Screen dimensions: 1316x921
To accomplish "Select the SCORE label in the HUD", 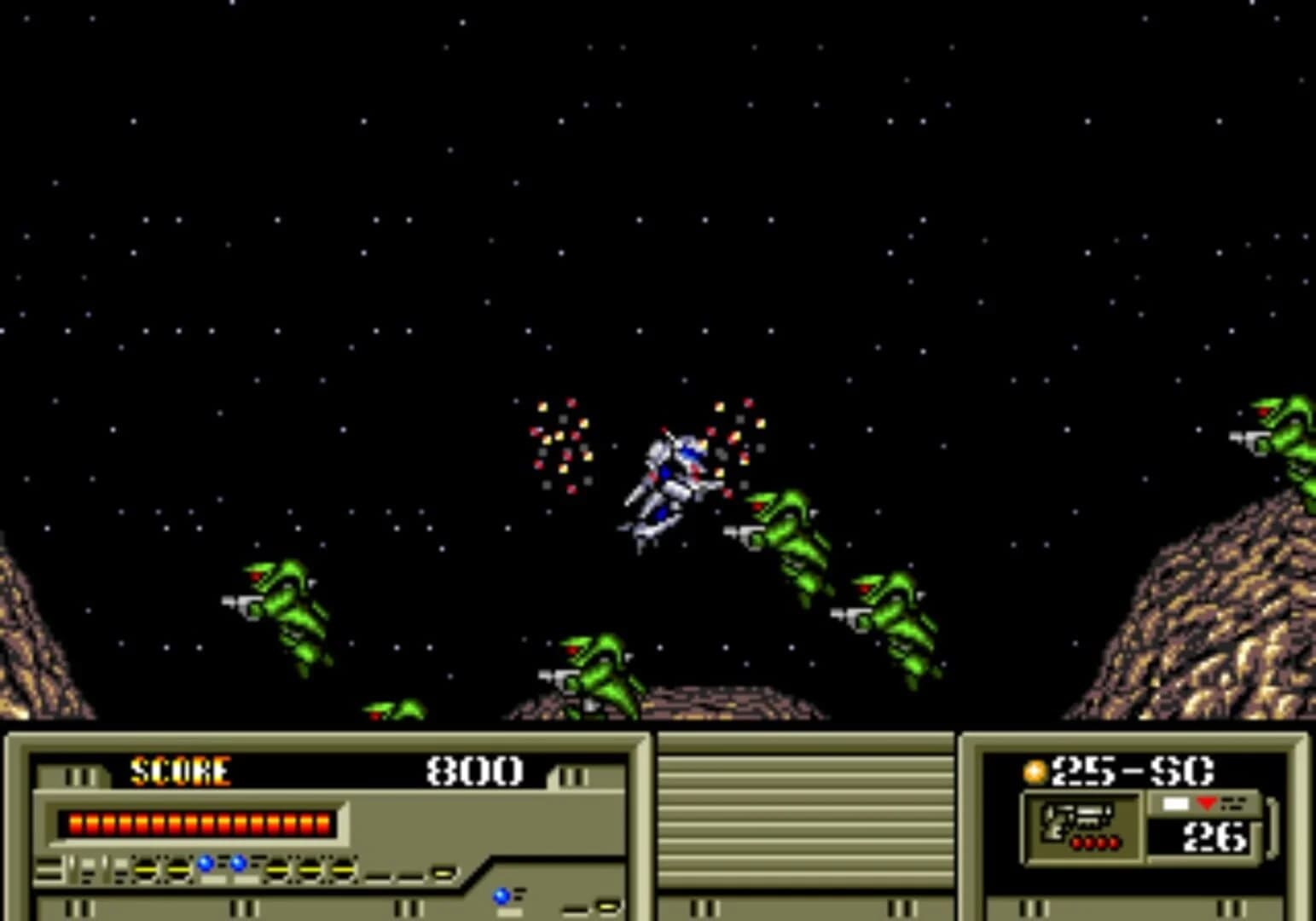I will pos(181,773).
